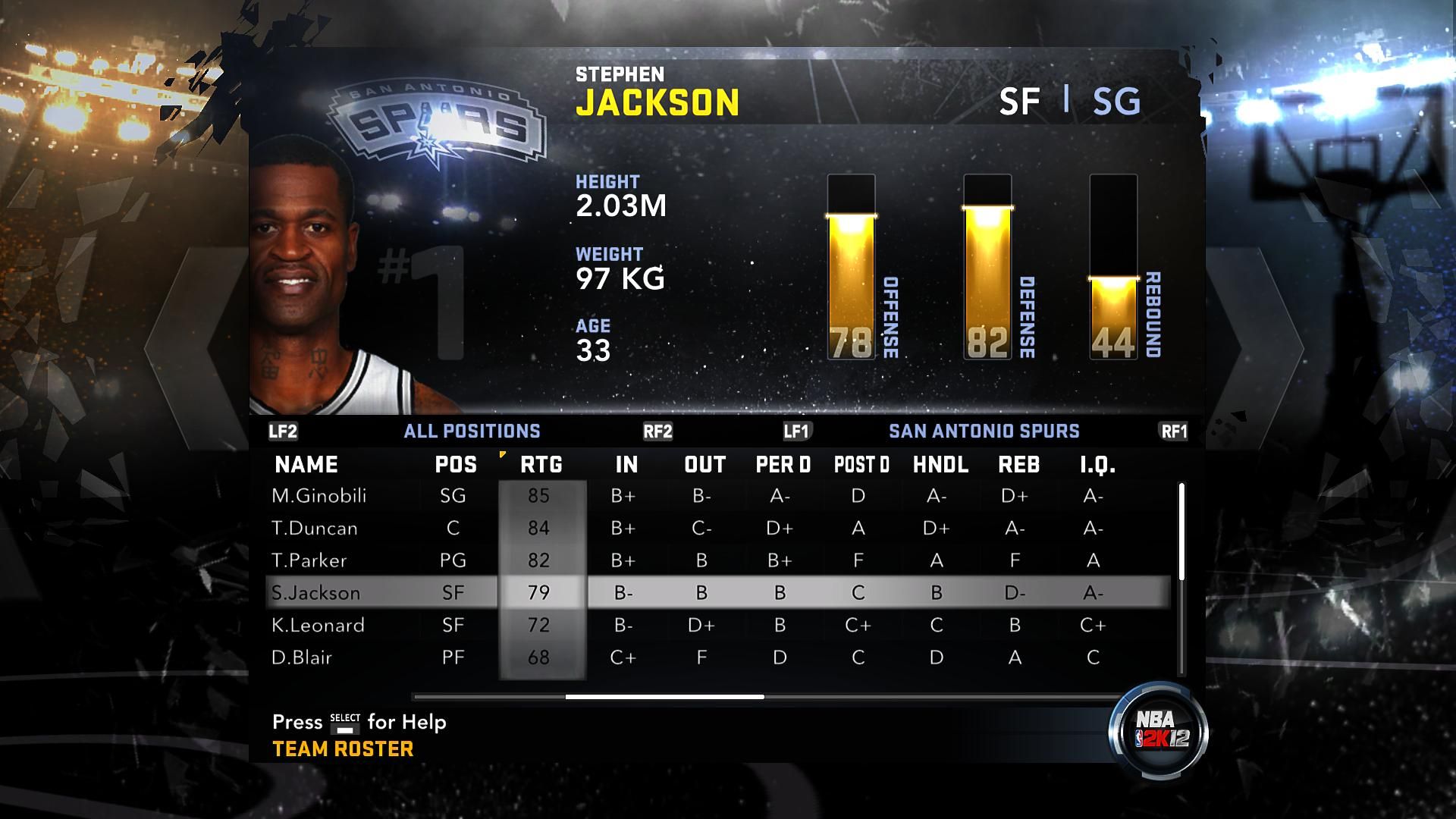Sort roster by the RTG column
Screen dimensions: 1456x819
click(x=541, y=465)
